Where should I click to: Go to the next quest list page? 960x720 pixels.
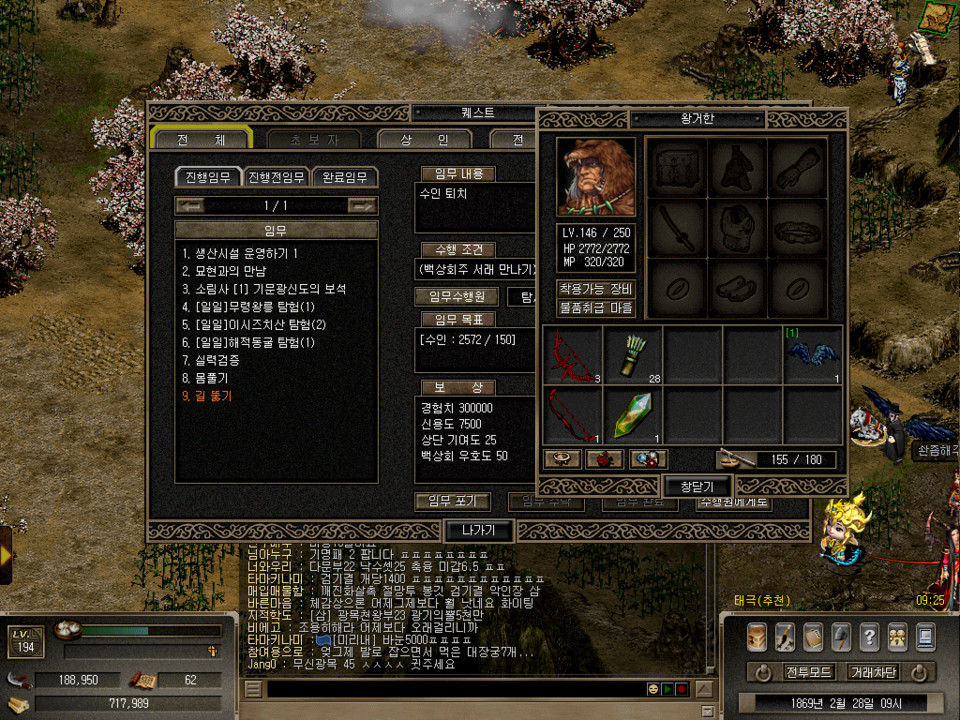[x=362, y=205]
